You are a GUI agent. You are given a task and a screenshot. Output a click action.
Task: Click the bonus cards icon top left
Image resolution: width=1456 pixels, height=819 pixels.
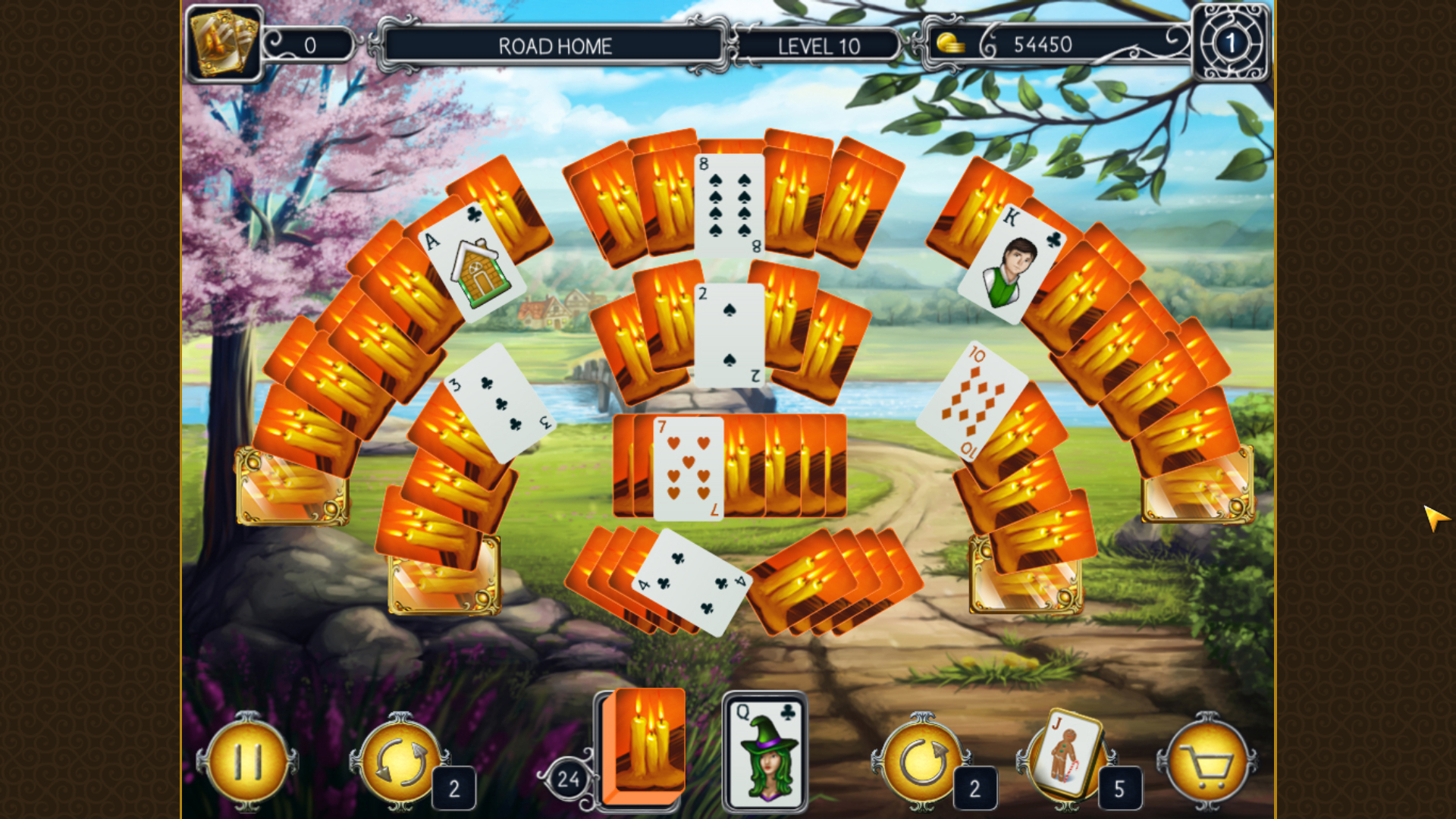(x=224, y=42)
